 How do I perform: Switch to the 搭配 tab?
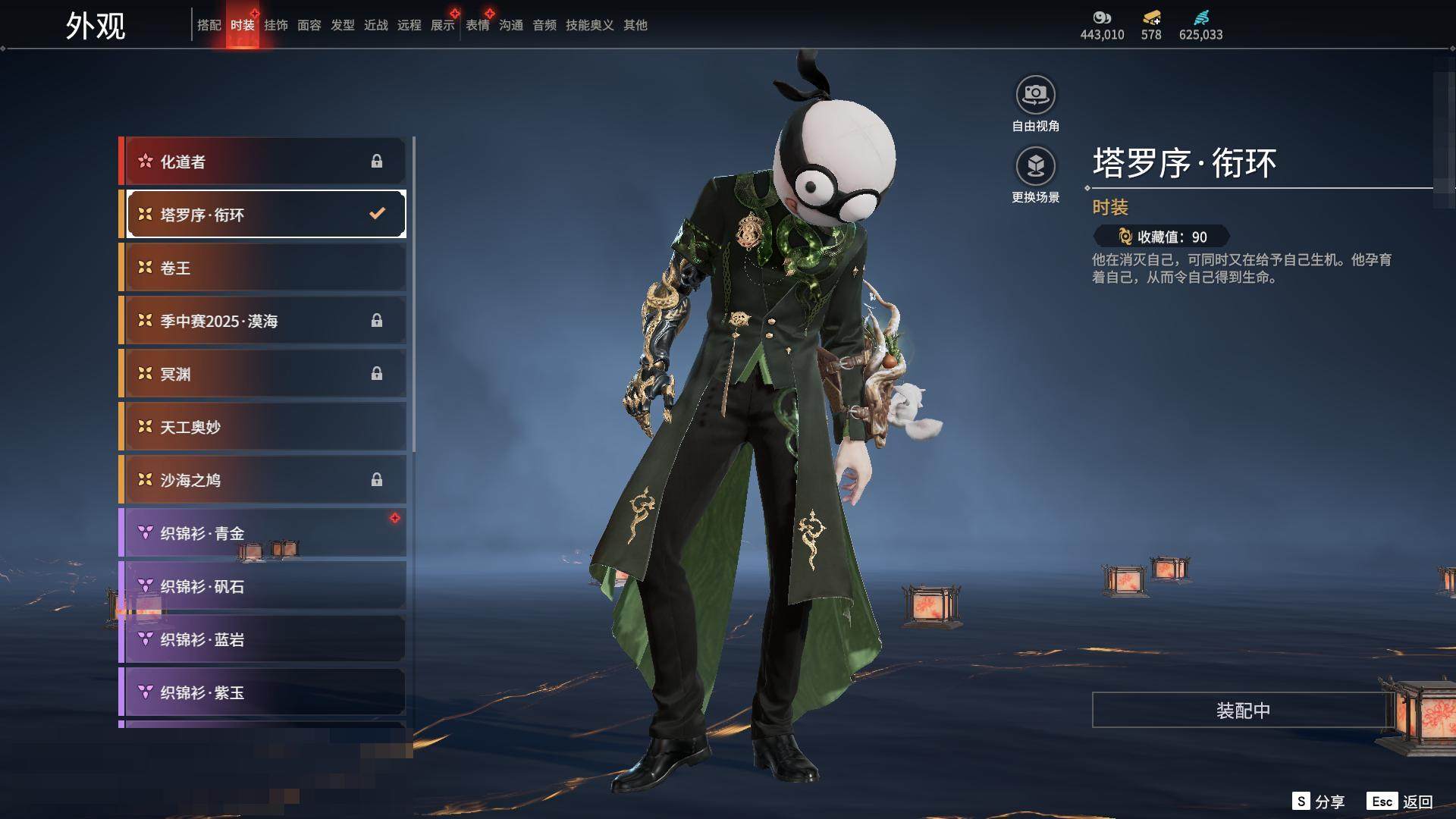point(209,25)
